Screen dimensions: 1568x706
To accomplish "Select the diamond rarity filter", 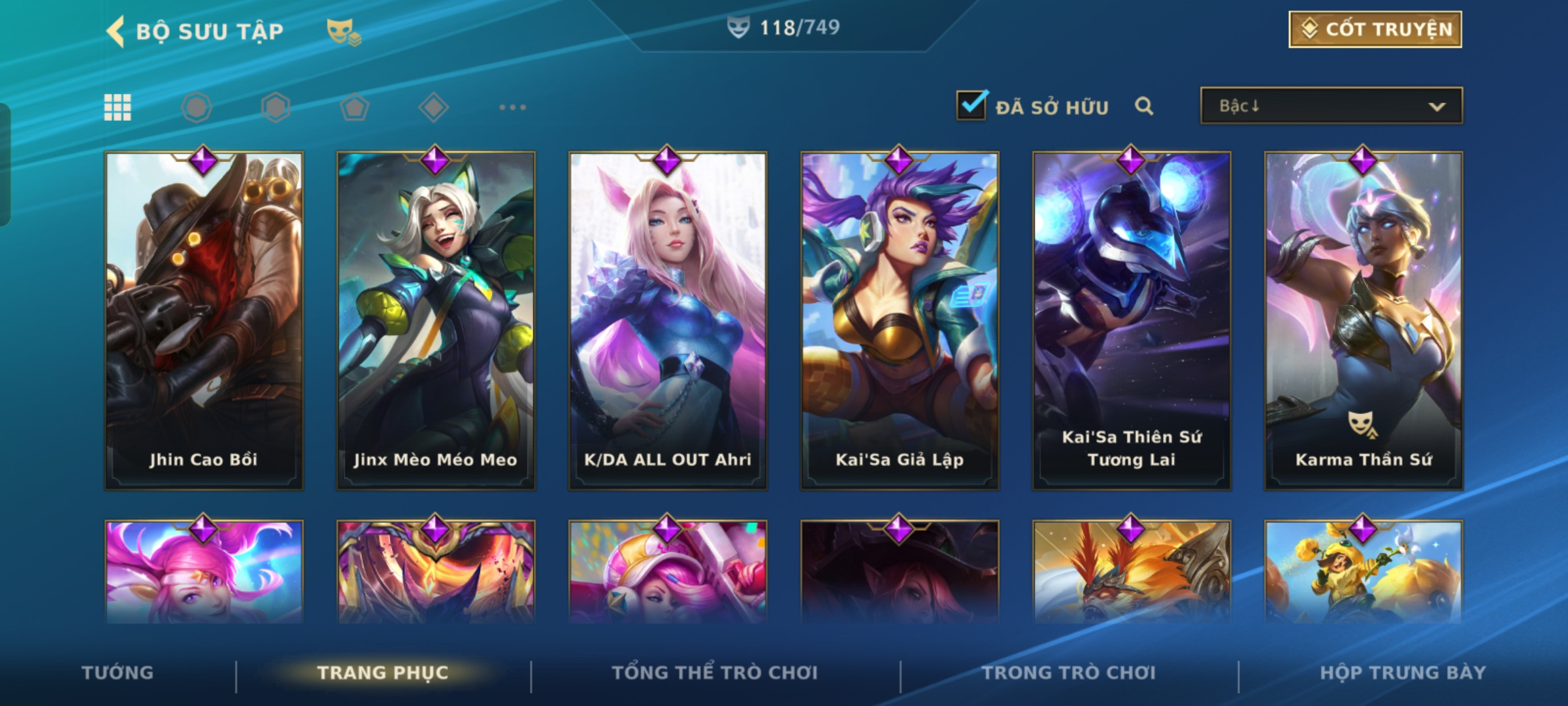I will pos(433,107).
